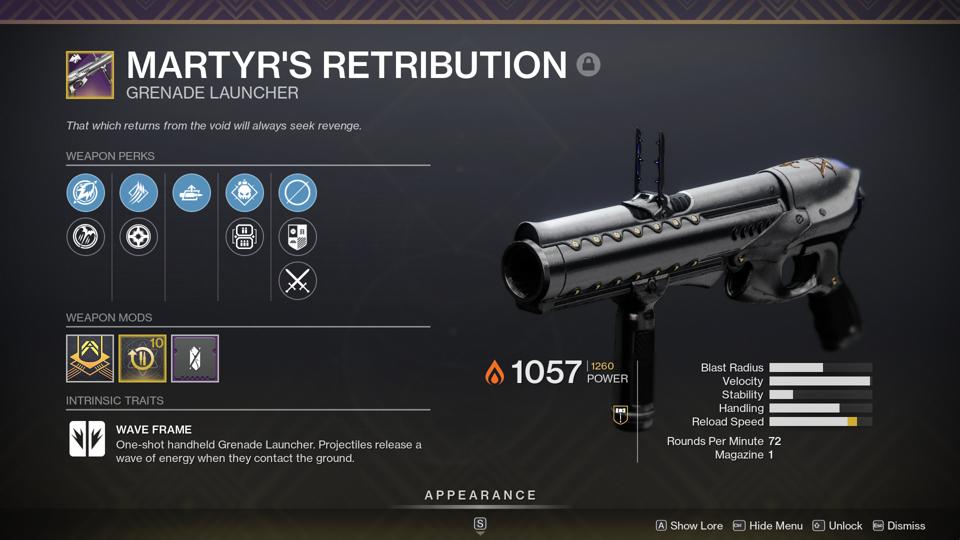Inspect the Wave Frame intrinsic trait icon
Screen dimensions: 960x540
point(87,439)
